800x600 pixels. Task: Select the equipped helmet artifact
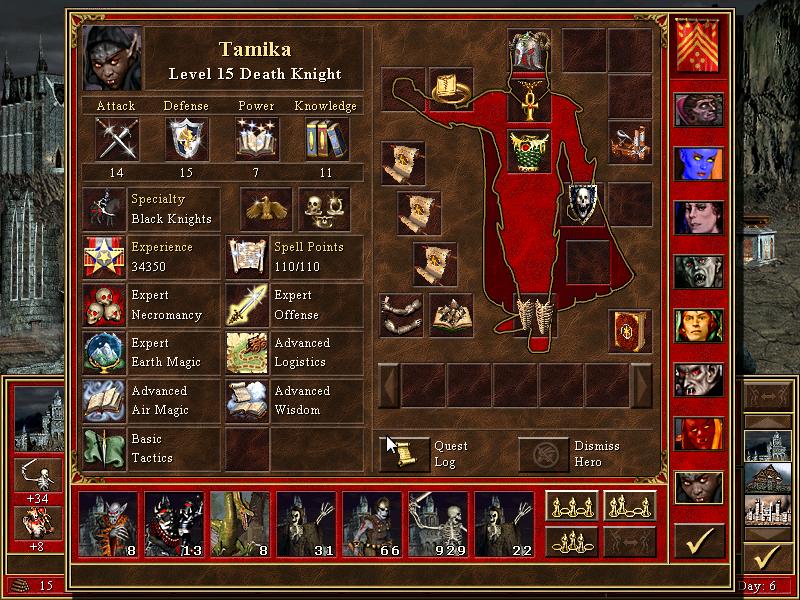(530, 50)
